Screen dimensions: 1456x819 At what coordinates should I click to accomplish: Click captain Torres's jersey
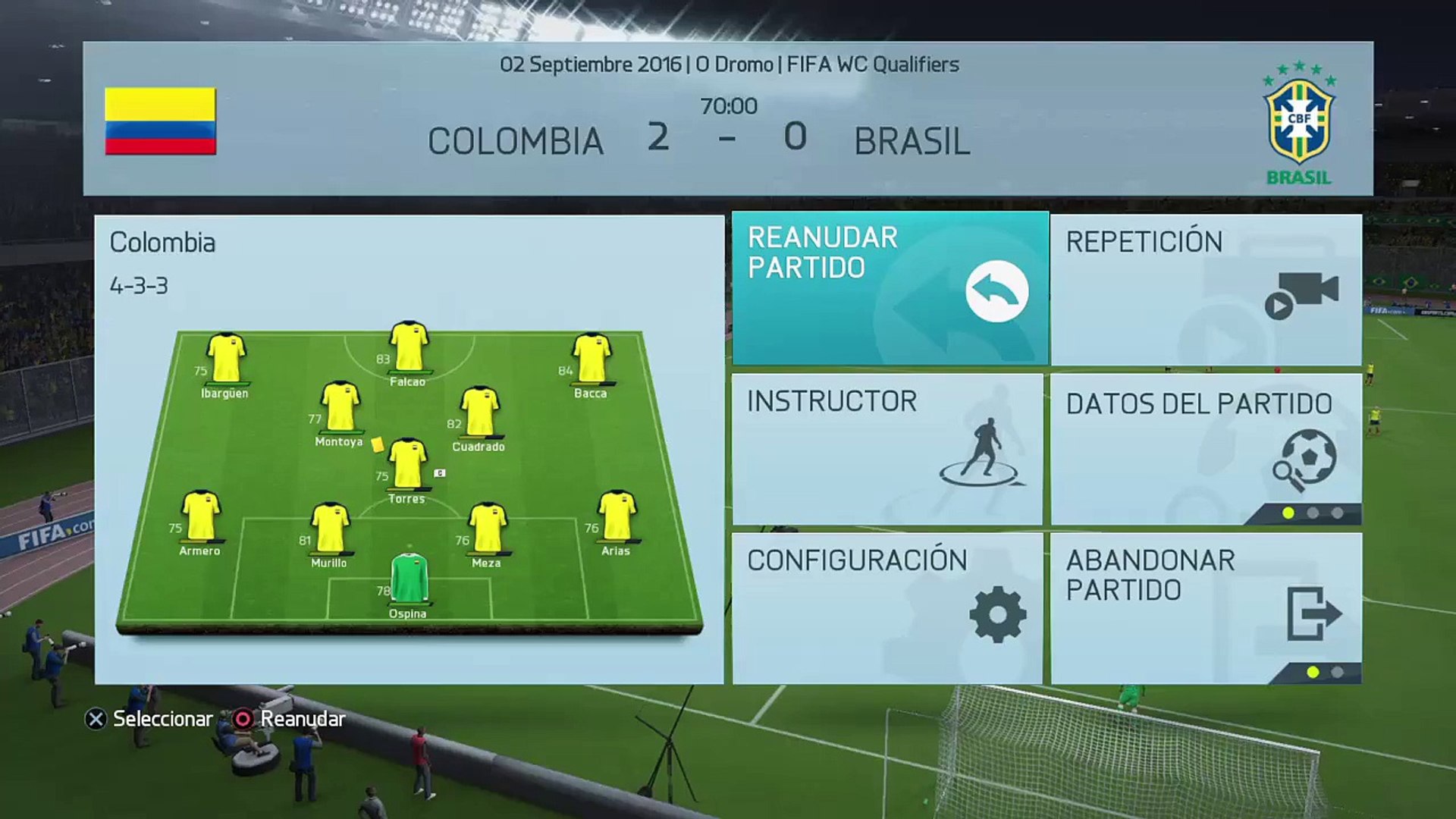407,464
